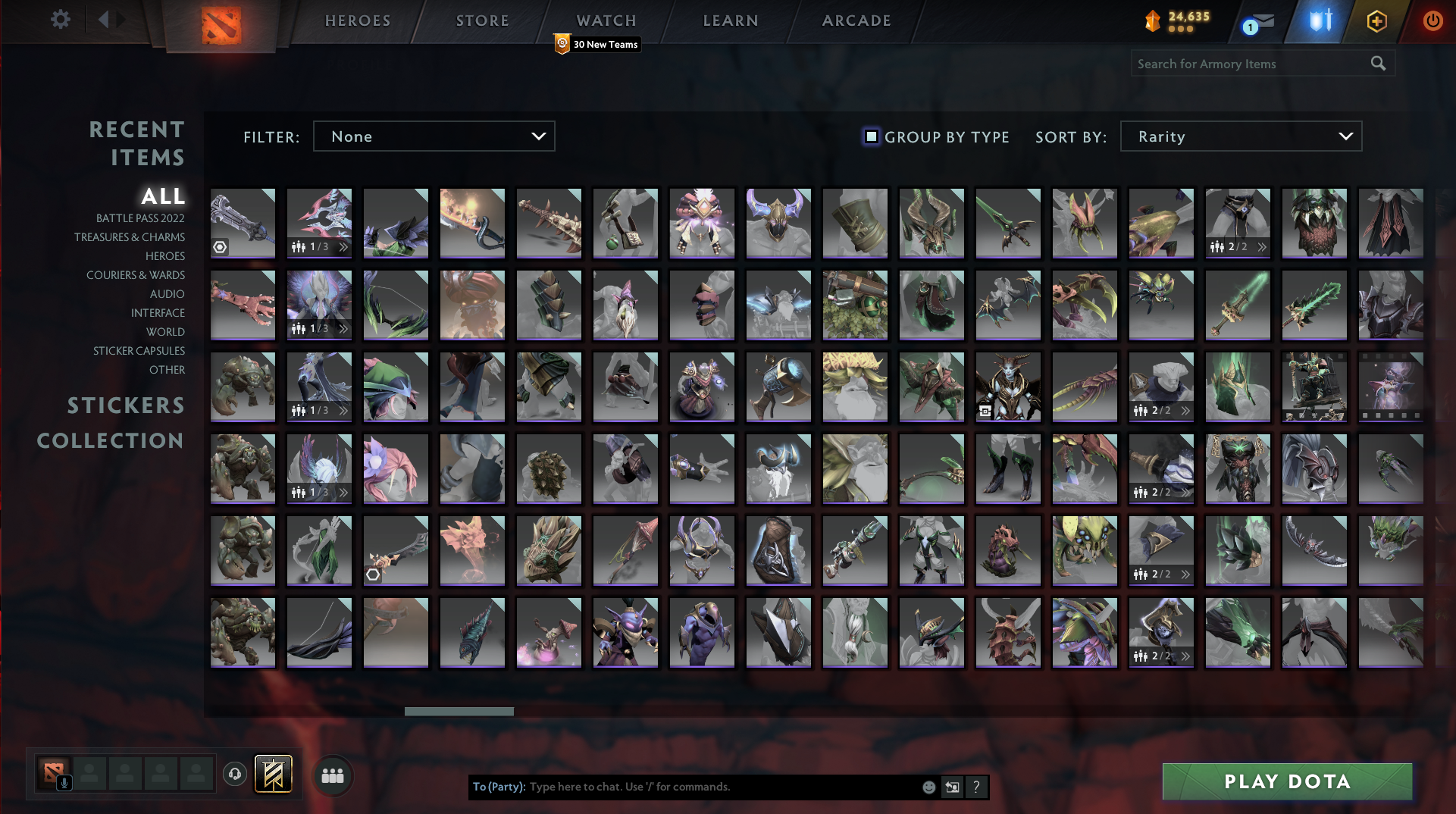
Task: Open the friends list icon
Action: click(332, 775)
